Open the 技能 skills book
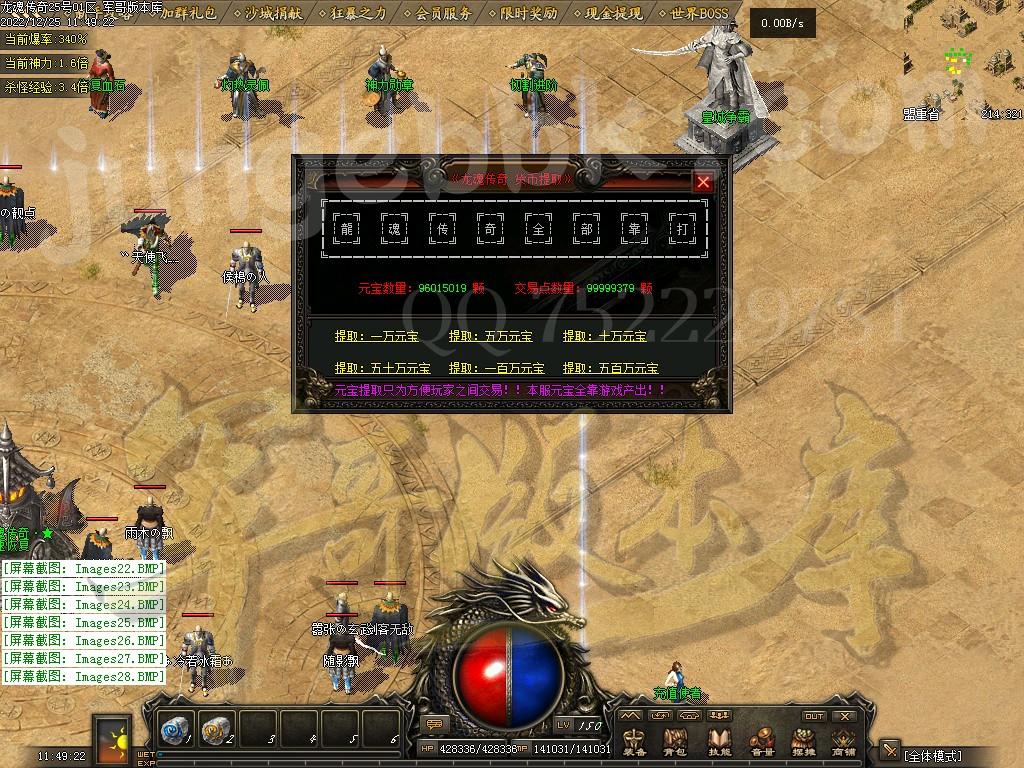The image size is (1024, 768). coord(719,742)
